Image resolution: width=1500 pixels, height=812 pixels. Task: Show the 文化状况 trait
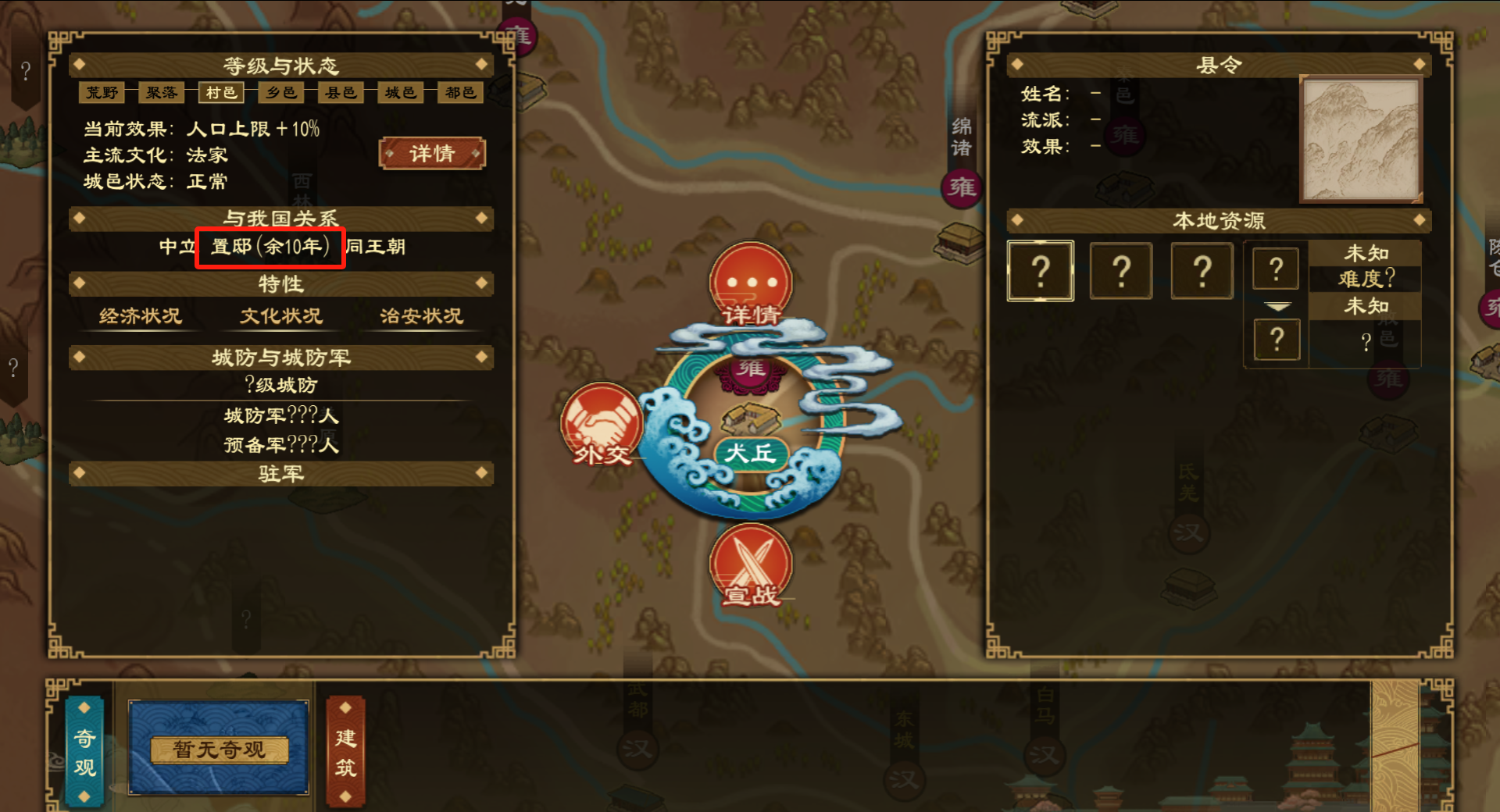tap(281, 316)
